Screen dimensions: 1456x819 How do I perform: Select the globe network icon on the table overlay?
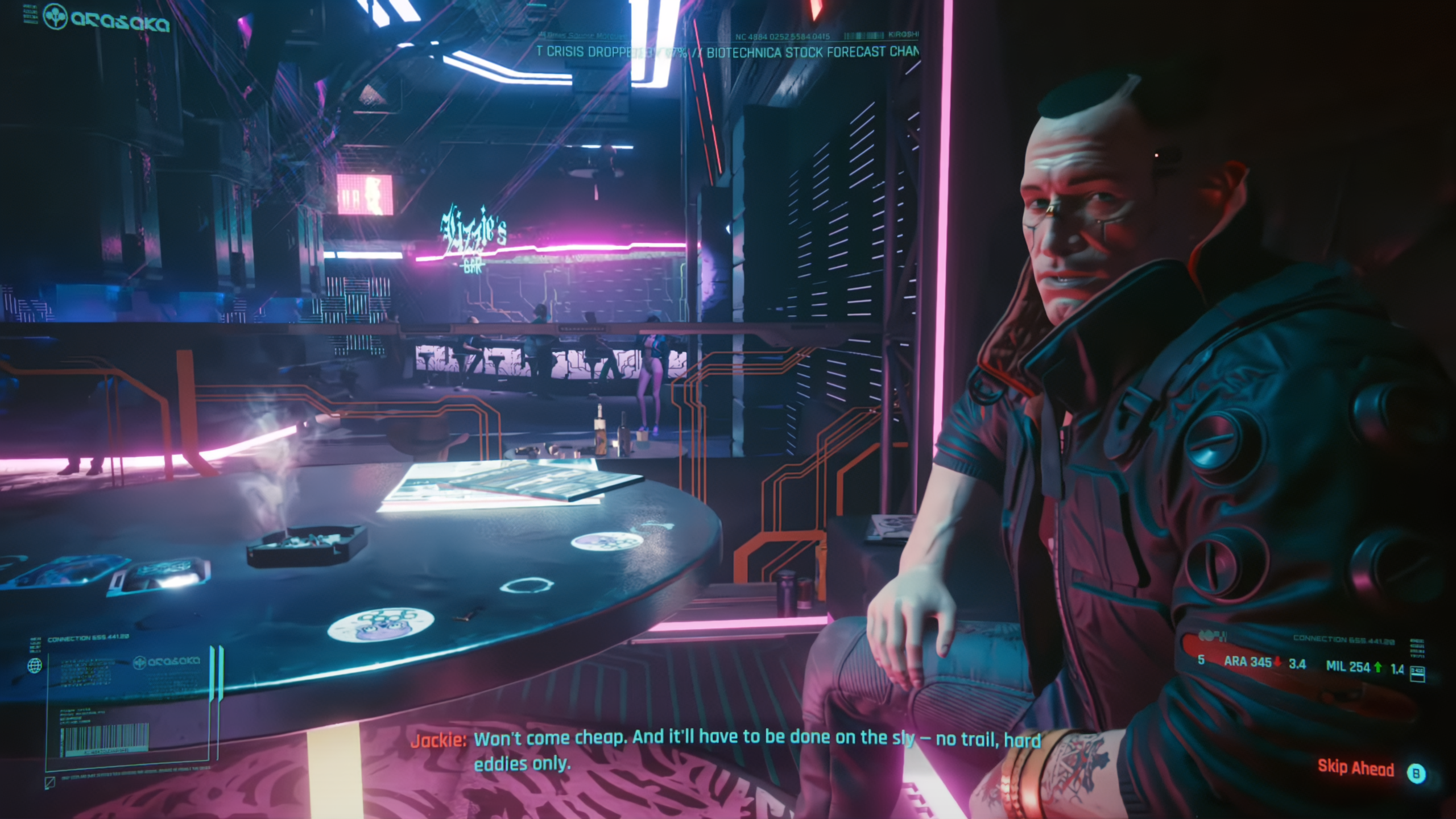tap(35, 666)
